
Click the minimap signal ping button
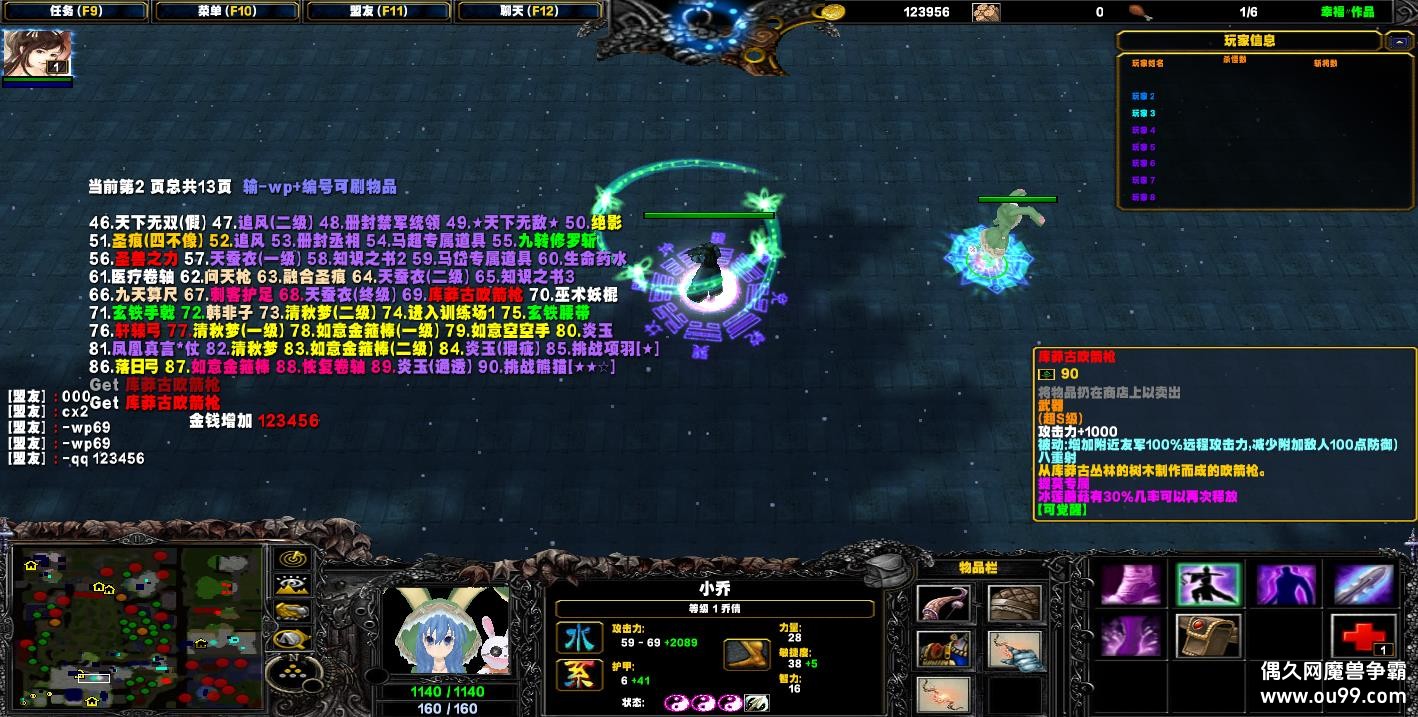pyautogui.click(x=291, y=559)
